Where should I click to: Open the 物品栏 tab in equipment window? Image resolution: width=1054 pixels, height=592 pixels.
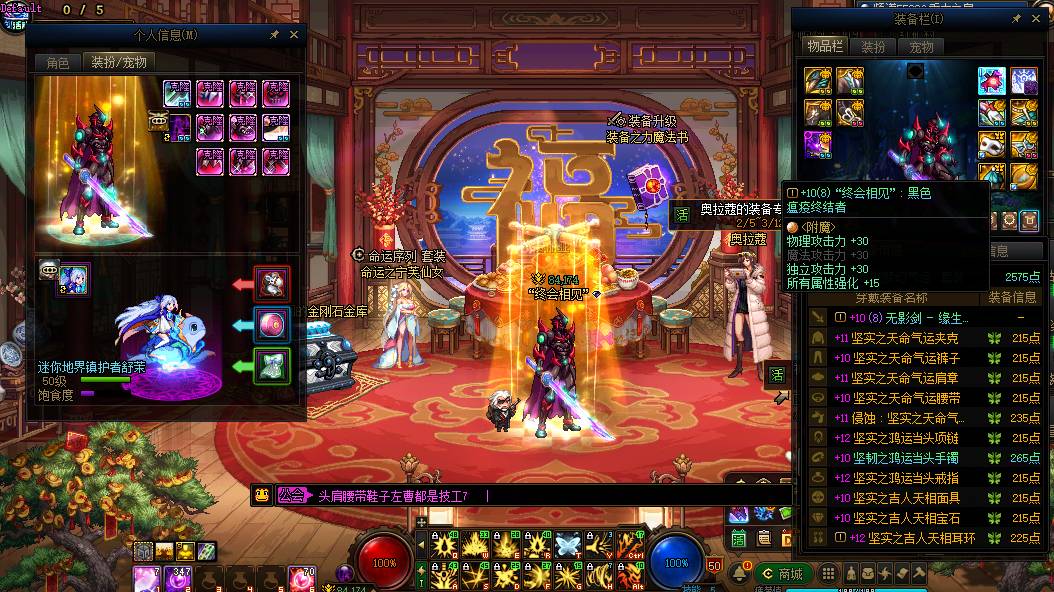(826, 47)
